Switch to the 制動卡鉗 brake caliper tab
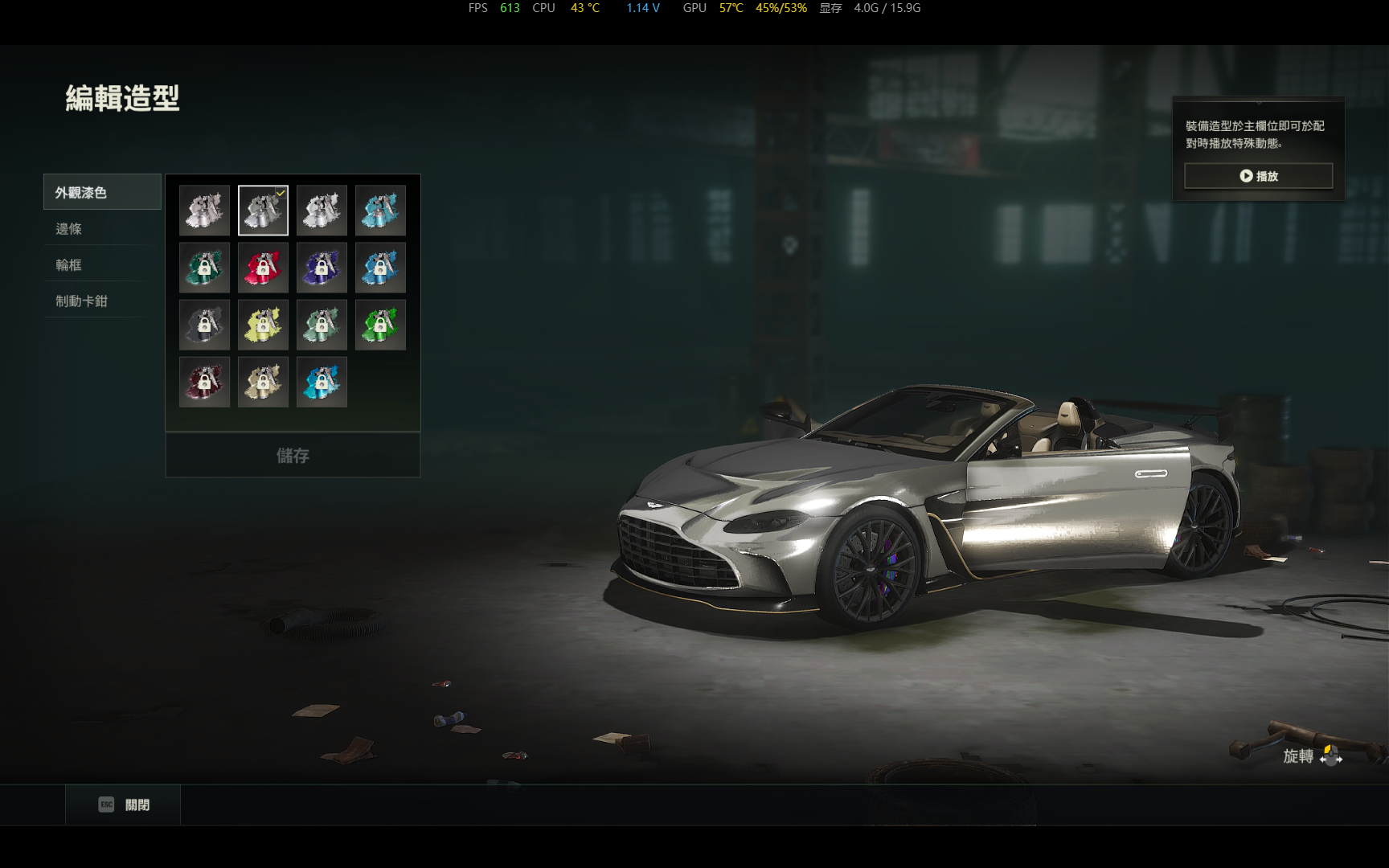 (x=102, y=301)
